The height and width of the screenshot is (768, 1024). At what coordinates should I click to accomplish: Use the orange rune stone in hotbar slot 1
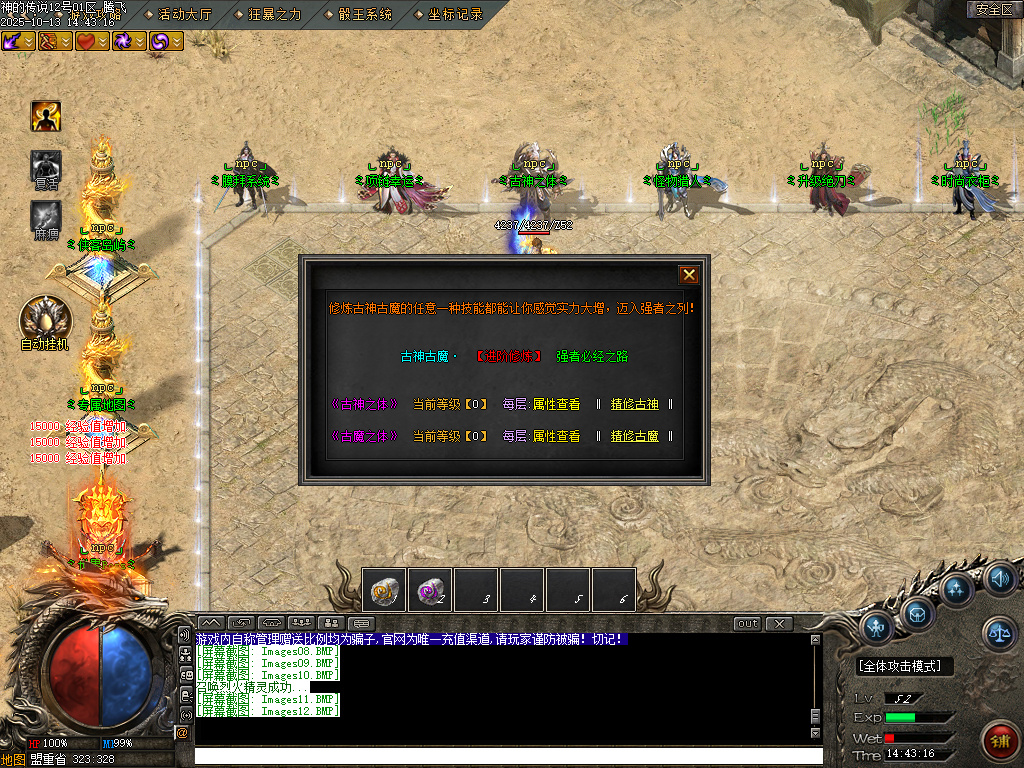384,590
